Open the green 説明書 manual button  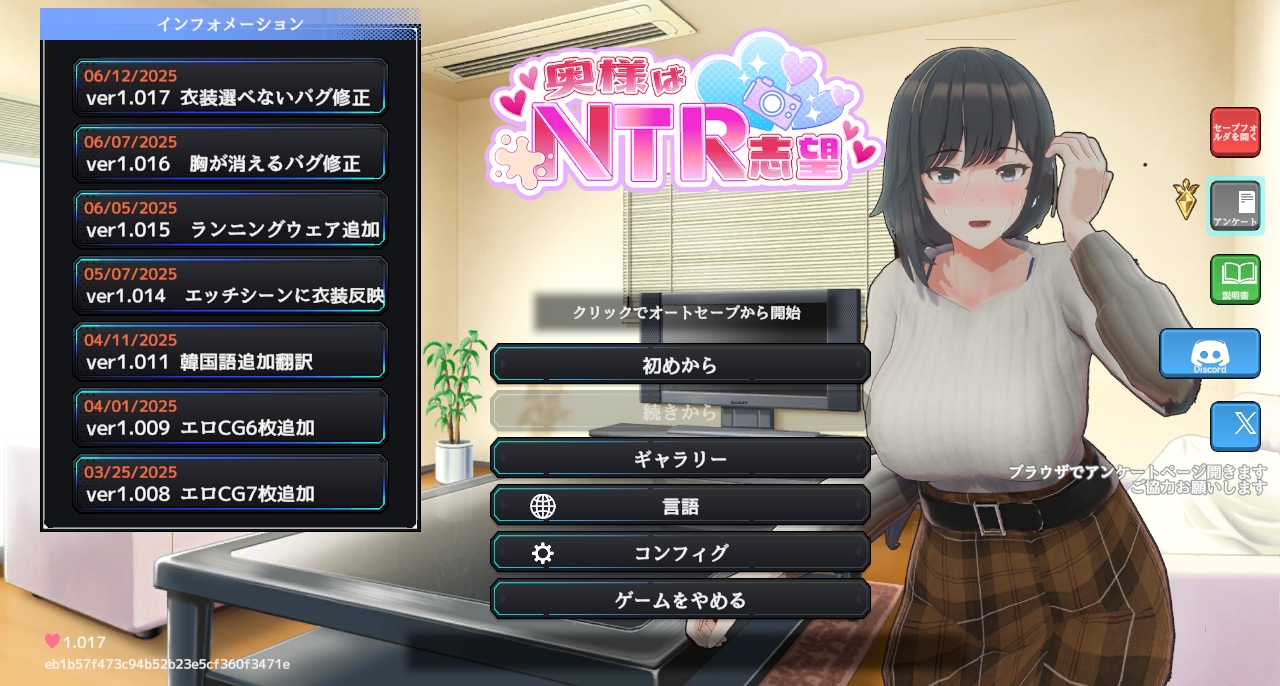1235,279
